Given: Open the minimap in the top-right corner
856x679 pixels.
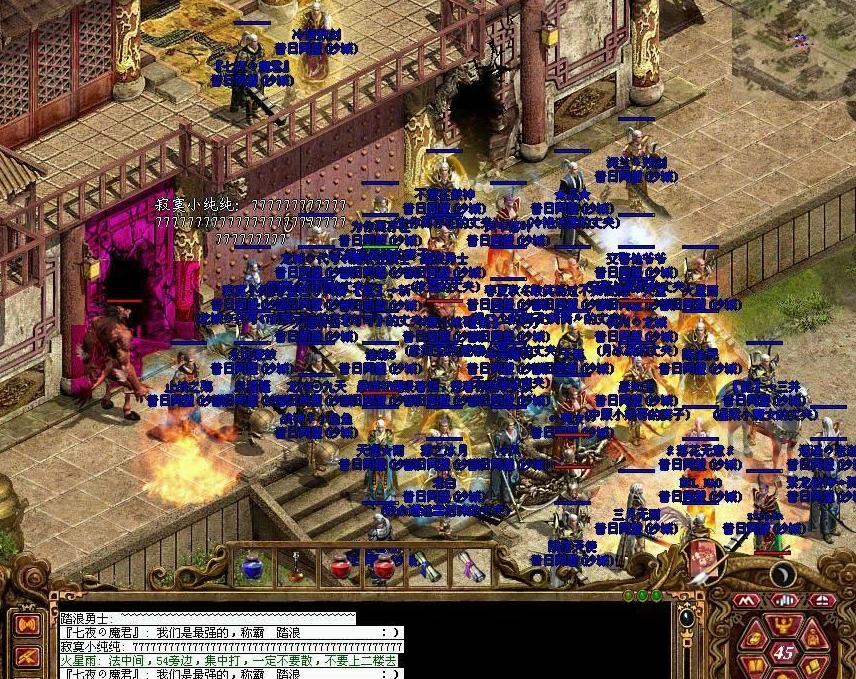Looking at the screenshot, I should [794, 45].
